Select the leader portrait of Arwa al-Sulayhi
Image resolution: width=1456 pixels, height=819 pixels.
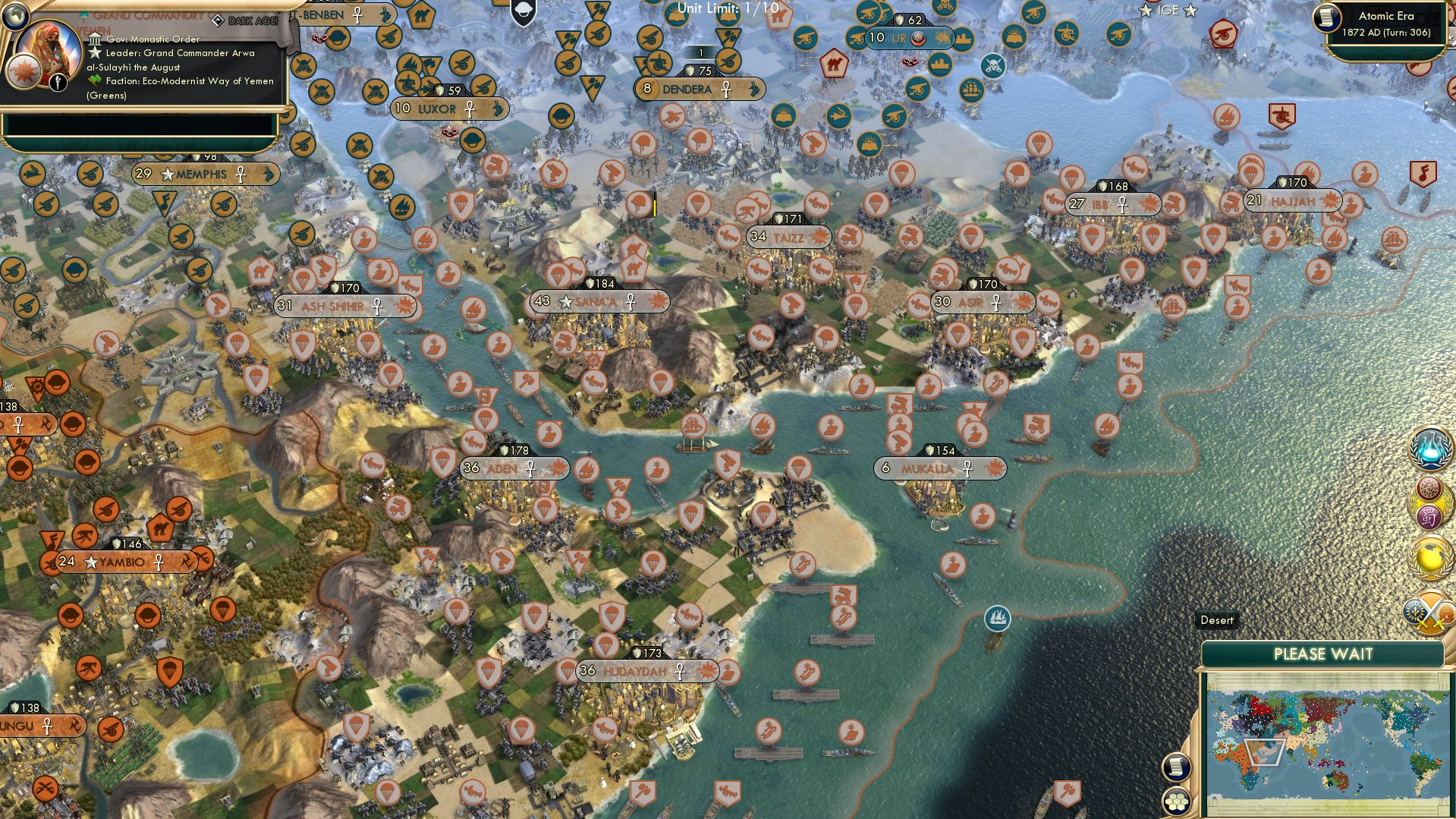(x=49, y=54)
